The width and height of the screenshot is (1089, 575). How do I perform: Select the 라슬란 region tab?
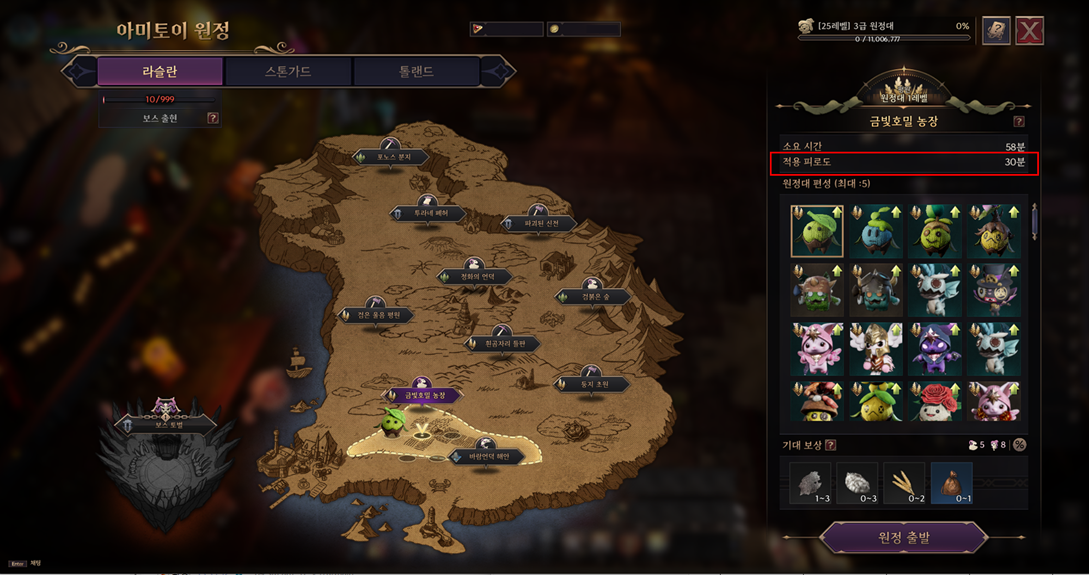(x=160, y=71)
